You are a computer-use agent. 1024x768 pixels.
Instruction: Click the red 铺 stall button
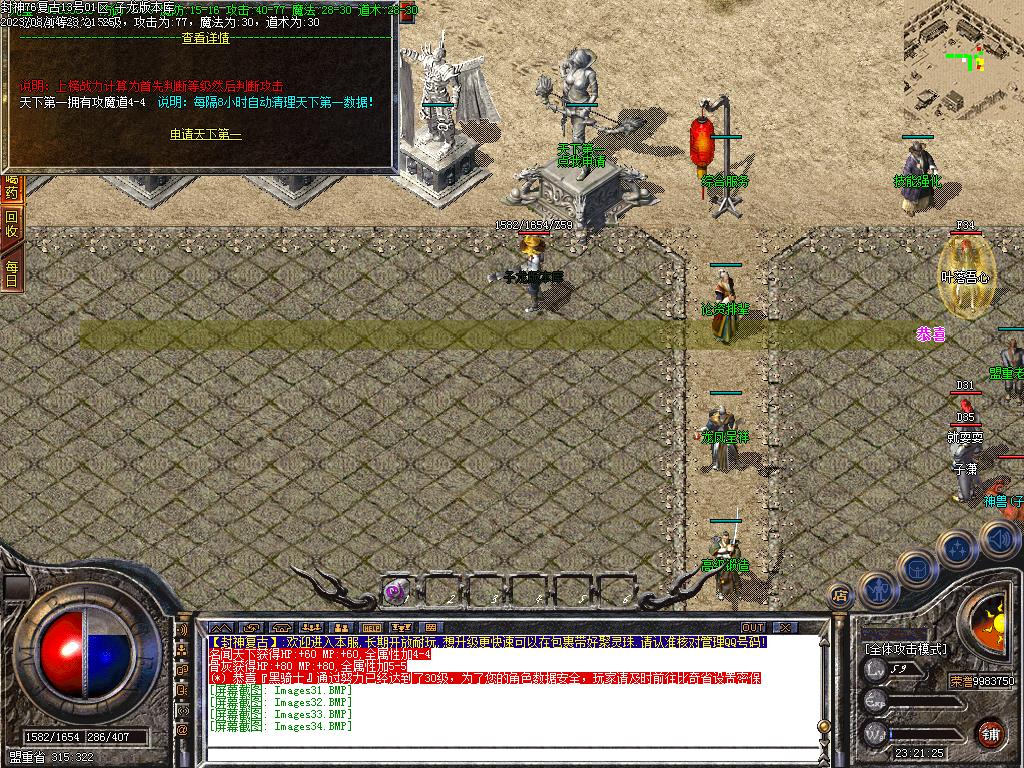coord(990,732)
